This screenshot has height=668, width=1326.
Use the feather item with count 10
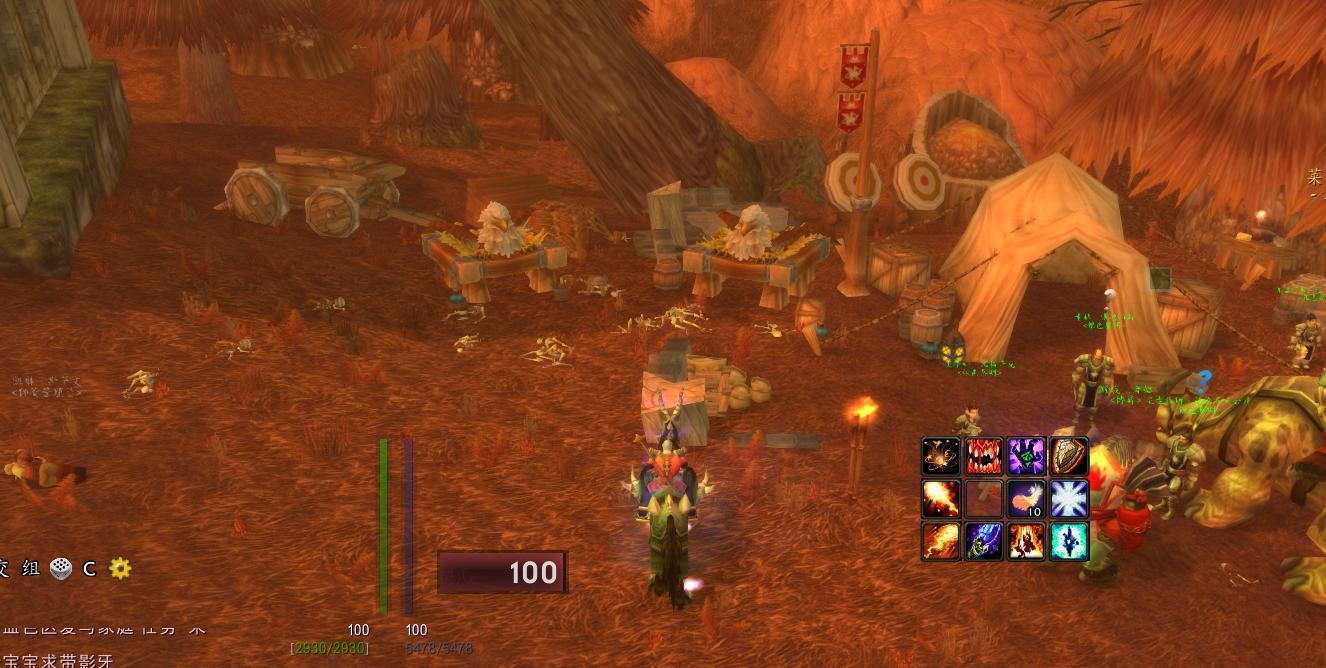pos(1026,498)
